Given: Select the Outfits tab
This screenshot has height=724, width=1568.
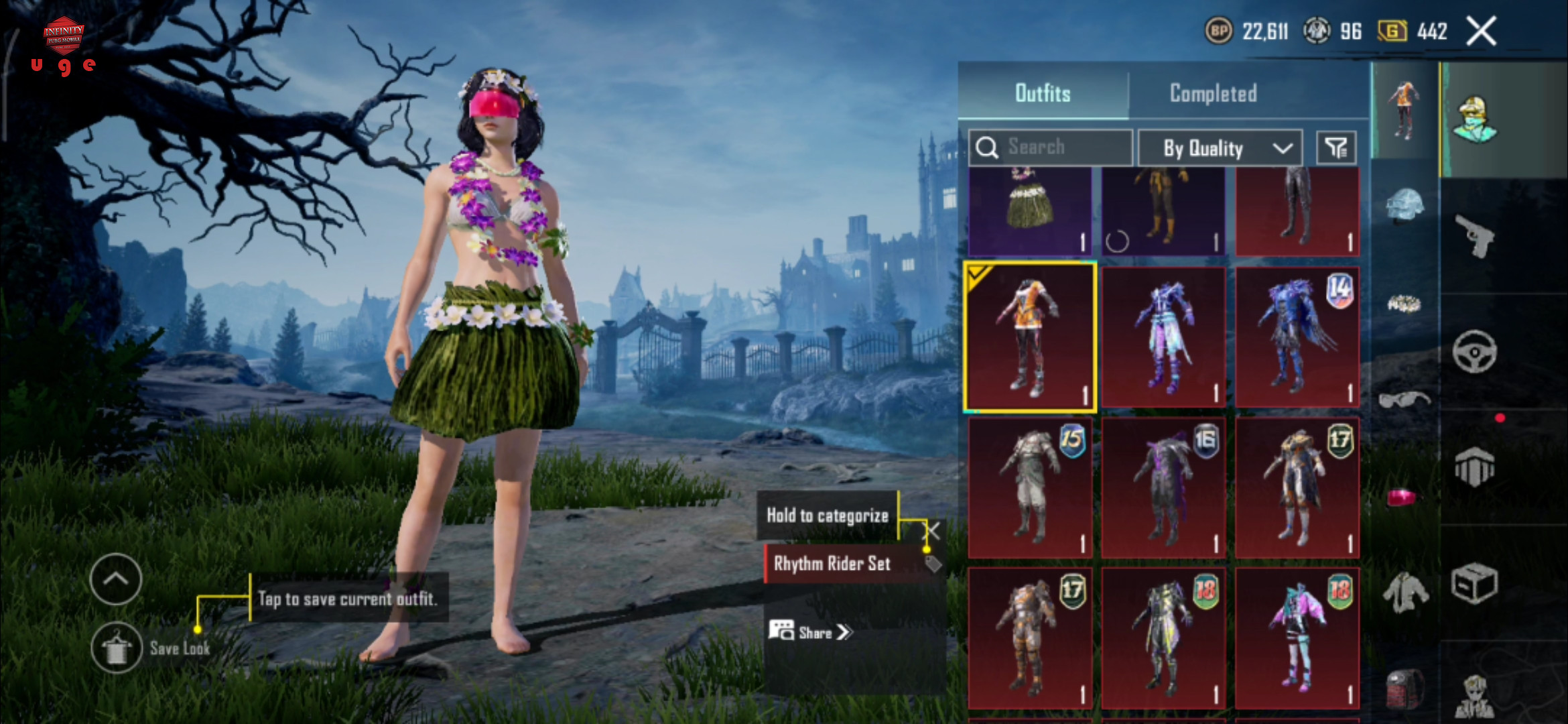Looking at the screenshot, I should [1043, 93].
